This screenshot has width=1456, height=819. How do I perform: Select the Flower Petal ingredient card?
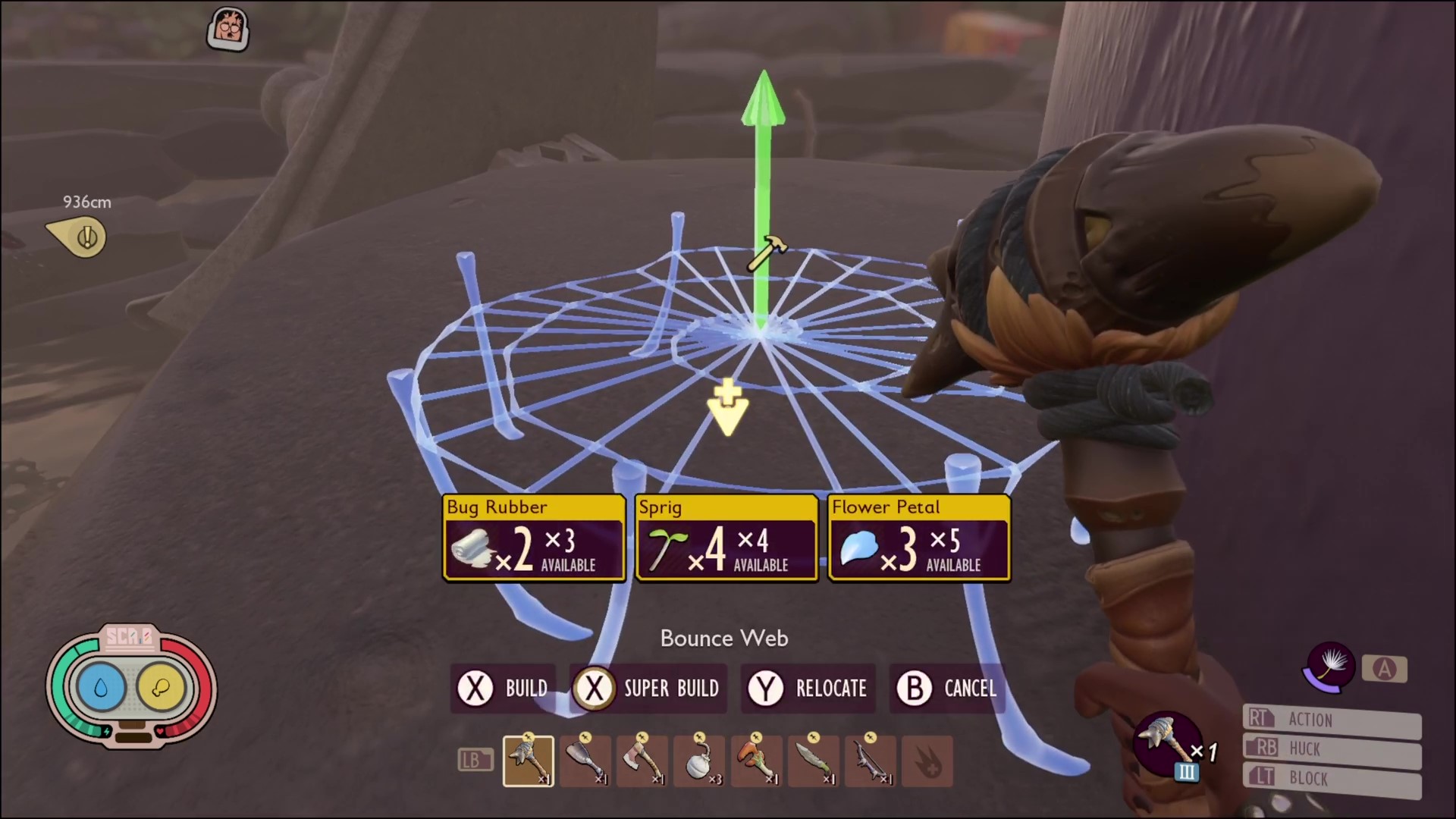pyautogui.click(x=919, y=538)
